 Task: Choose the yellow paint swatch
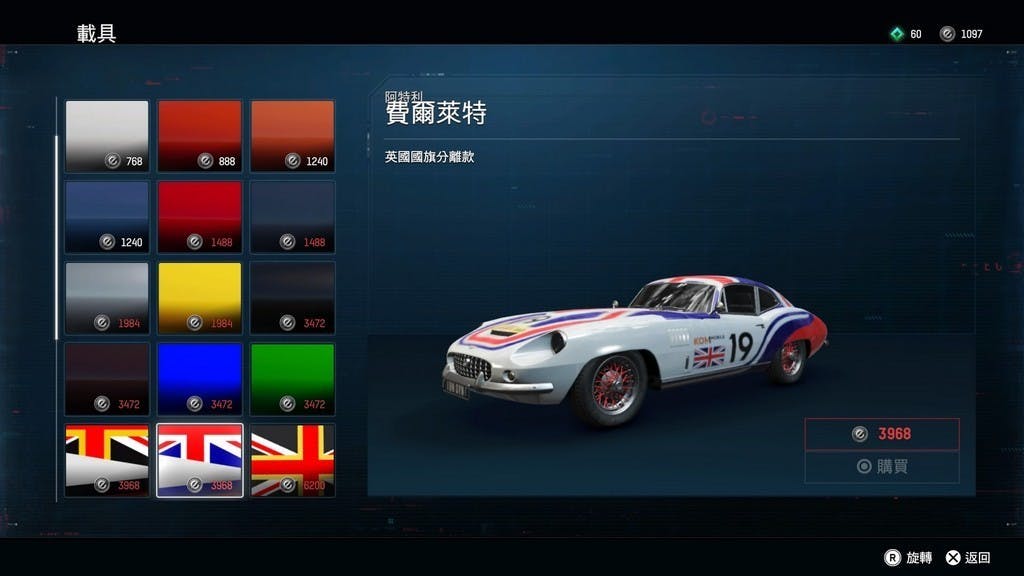pos(199,298)
